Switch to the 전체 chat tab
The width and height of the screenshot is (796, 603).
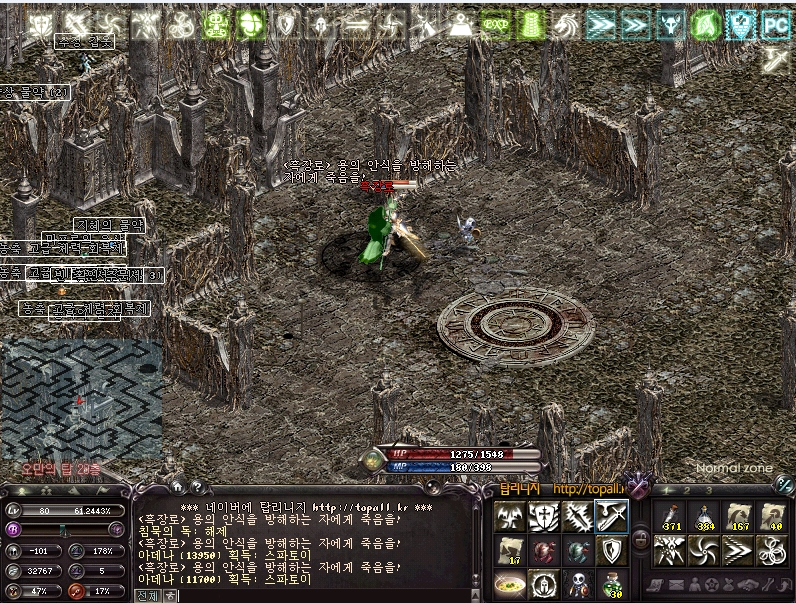146,595
